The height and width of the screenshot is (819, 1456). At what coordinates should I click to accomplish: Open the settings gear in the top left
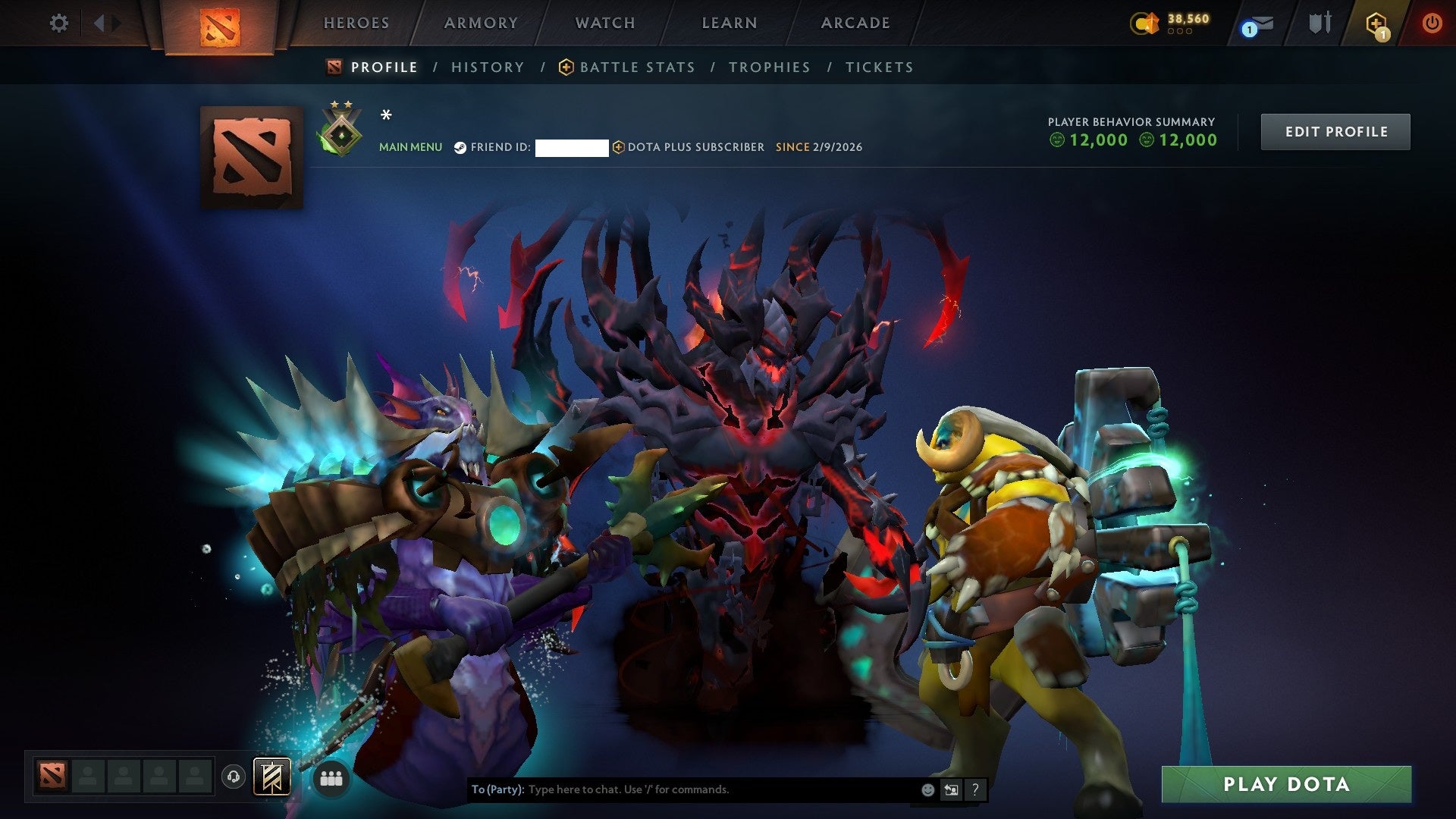pyautogui.click(x=58, y=23)
